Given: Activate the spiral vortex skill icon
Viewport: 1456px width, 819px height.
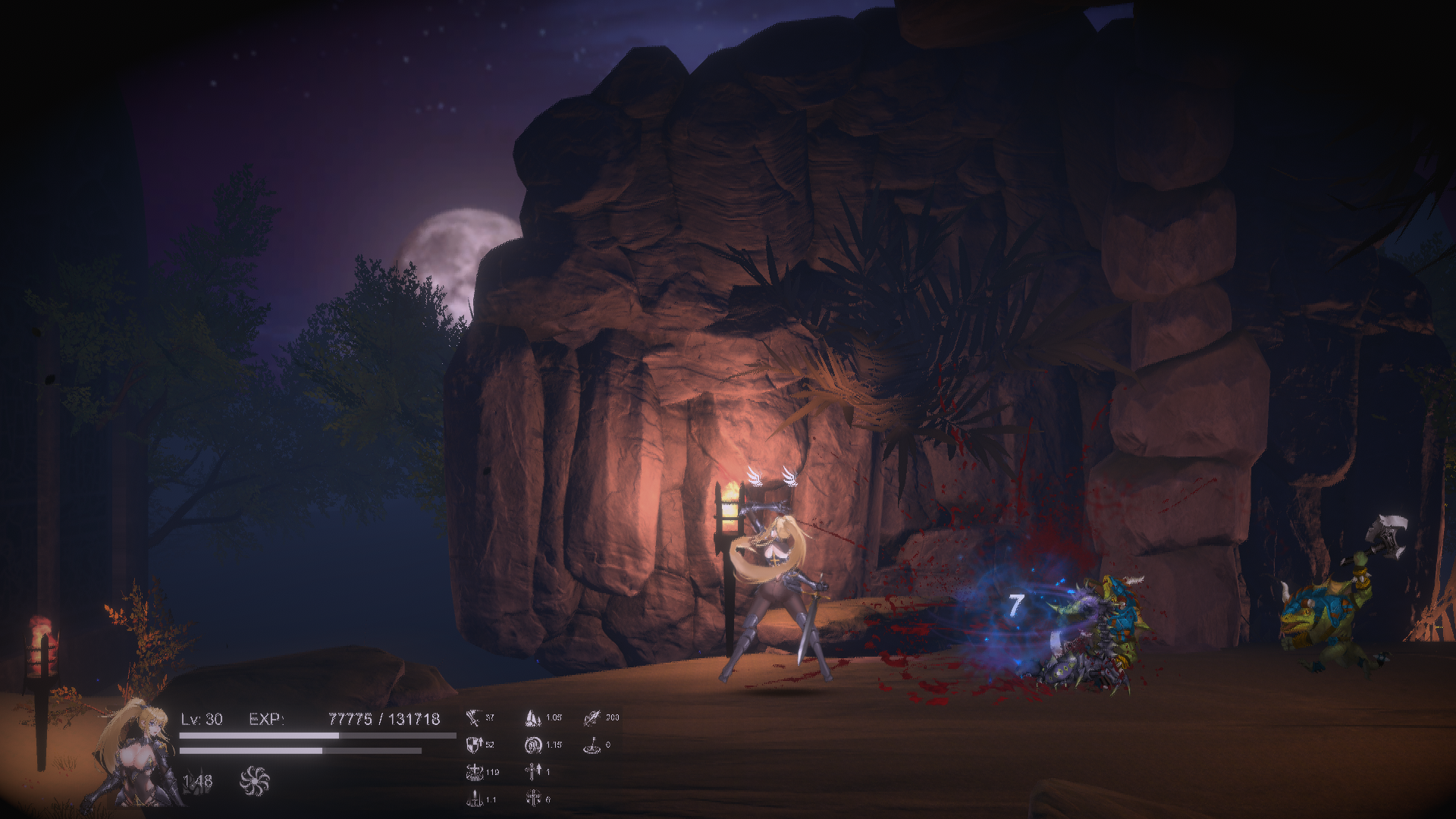Looking at the screenshot, I should coord(254,781).
